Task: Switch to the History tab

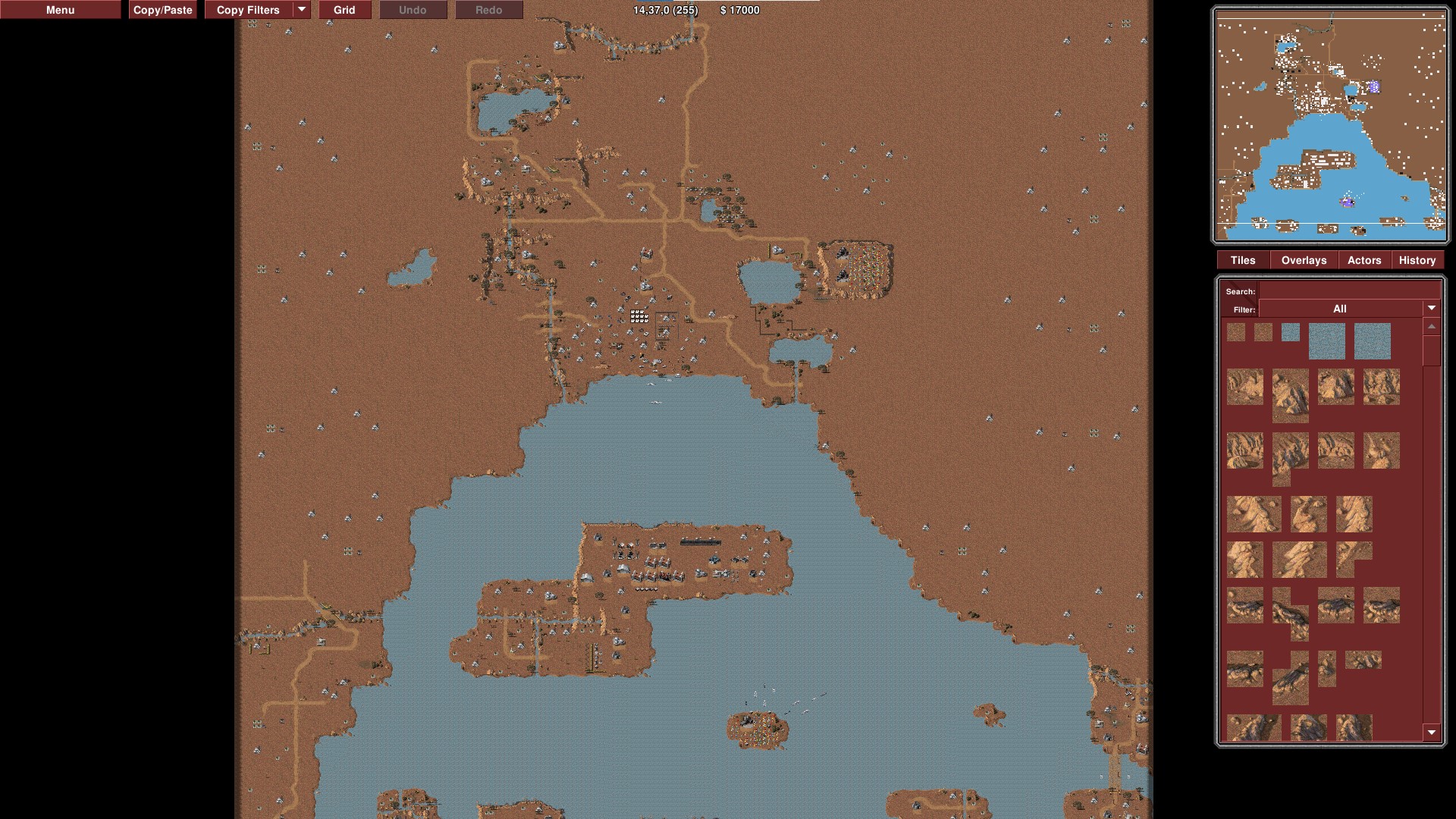Action: click(1417, 260)
